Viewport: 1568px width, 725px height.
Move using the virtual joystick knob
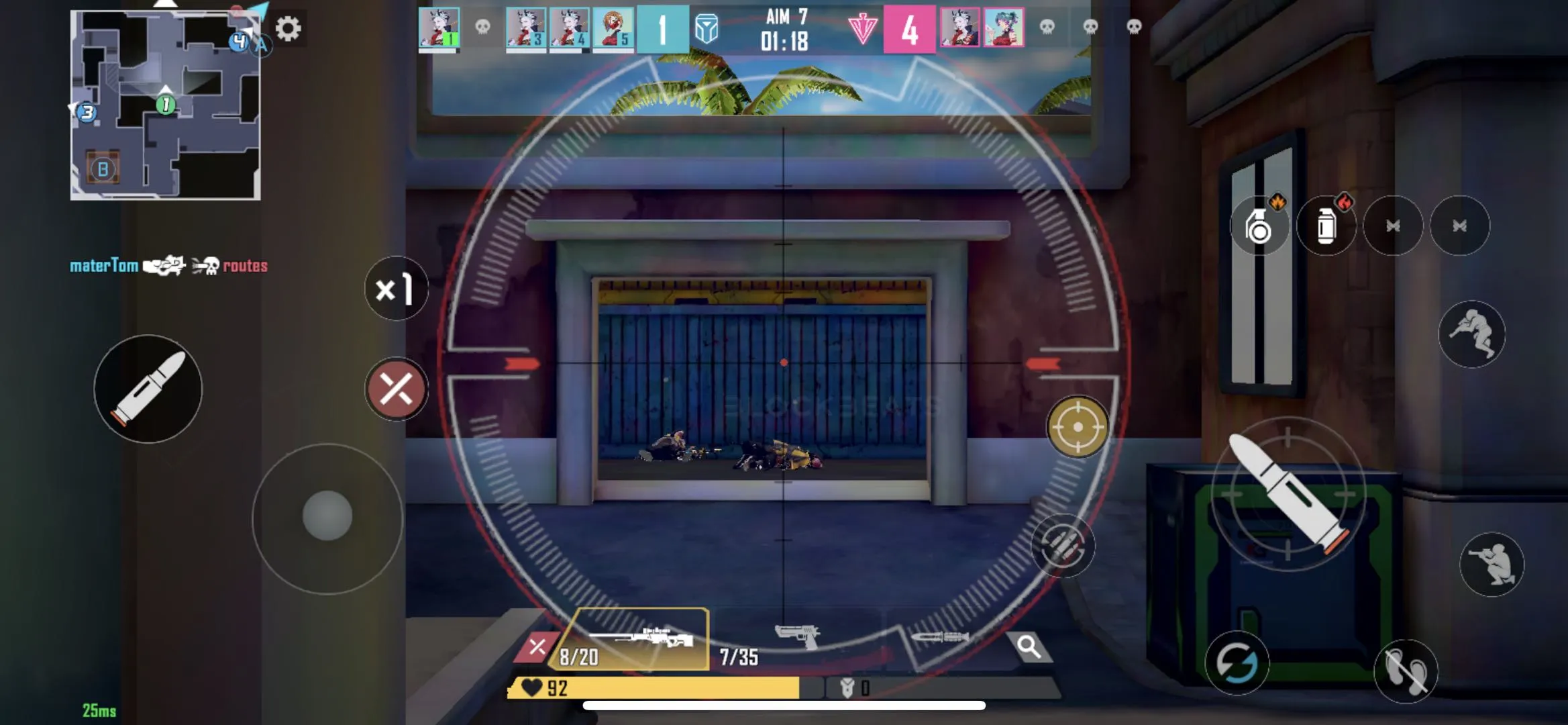(x=327, y=516)
